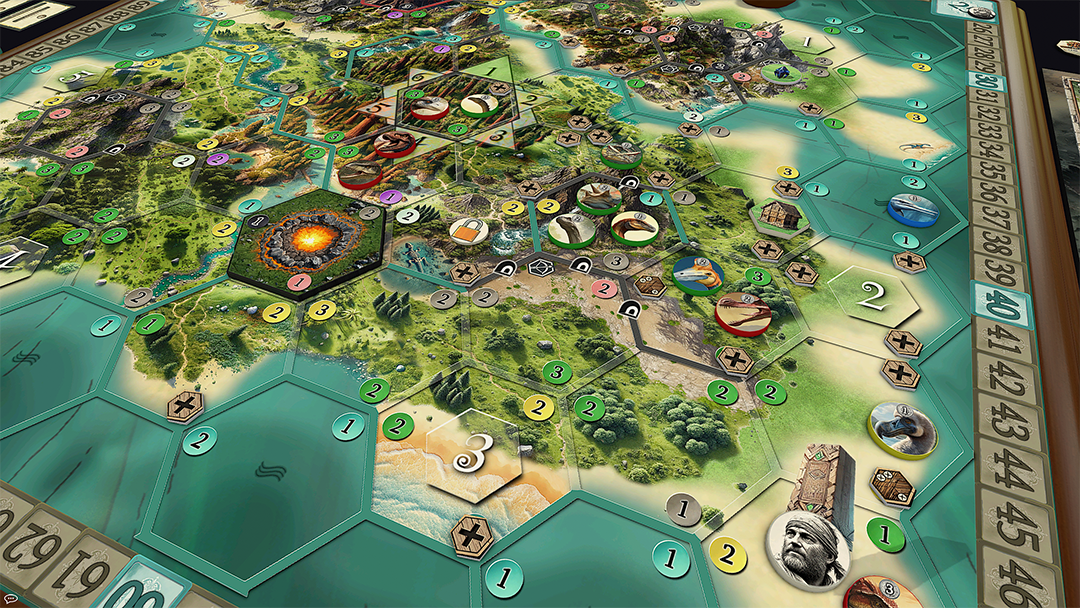This screenshot has width=1080, height=608.
Task: Select the volcano crater hex tile
Action: [307, 244]
